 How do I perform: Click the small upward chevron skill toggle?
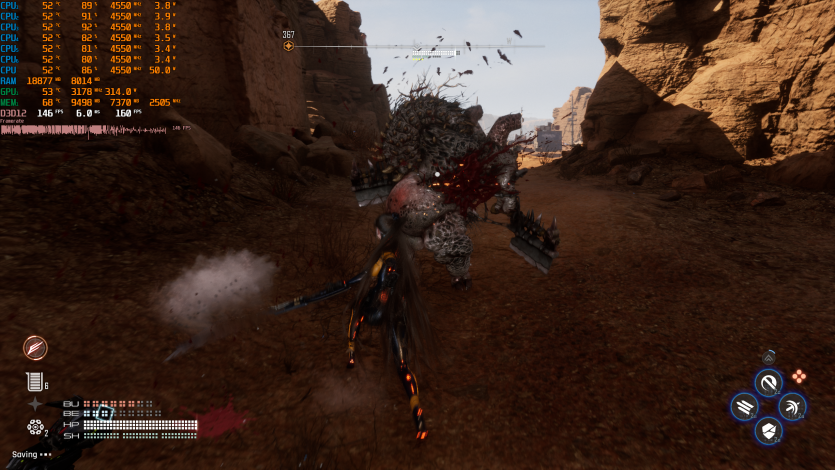click(768, 357)
